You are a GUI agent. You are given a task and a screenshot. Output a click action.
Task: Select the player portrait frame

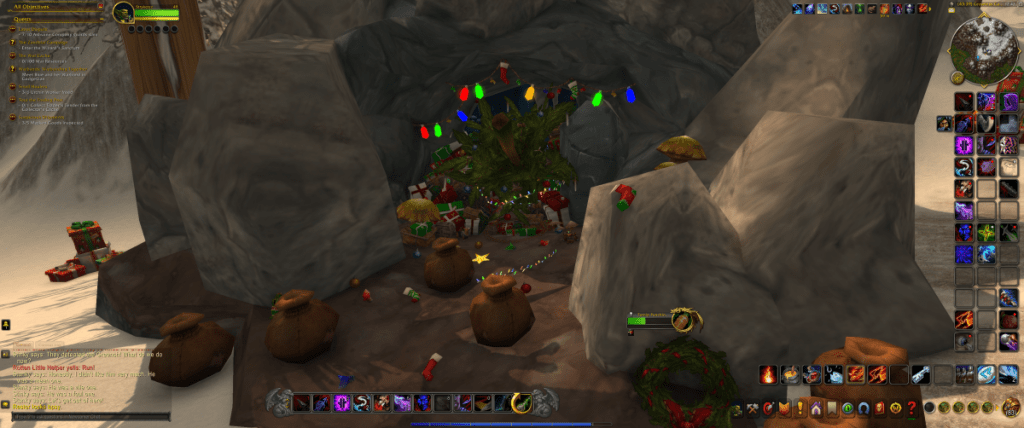pos(123,12)
